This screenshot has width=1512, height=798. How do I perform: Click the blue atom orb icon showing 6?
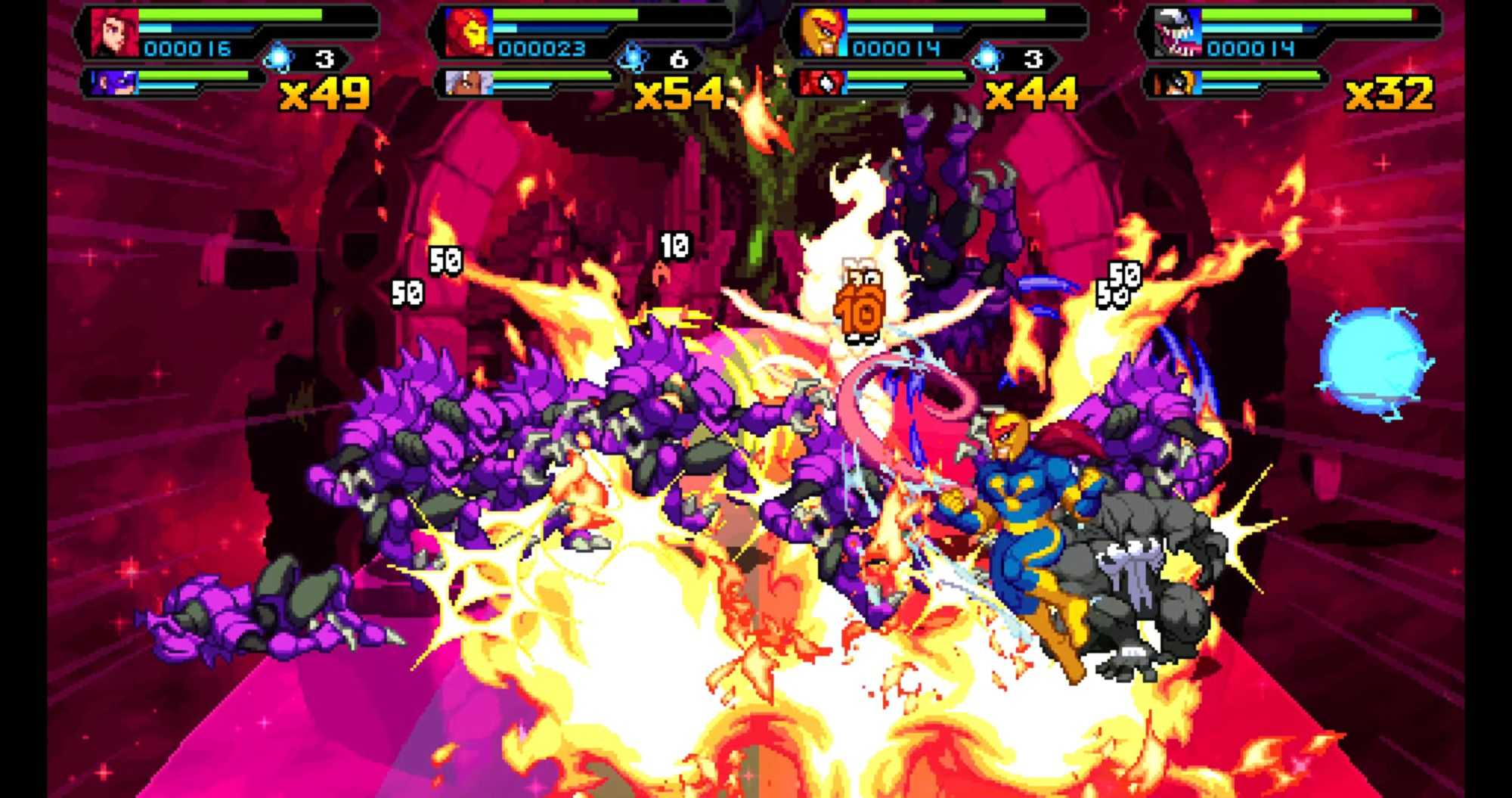632,58
